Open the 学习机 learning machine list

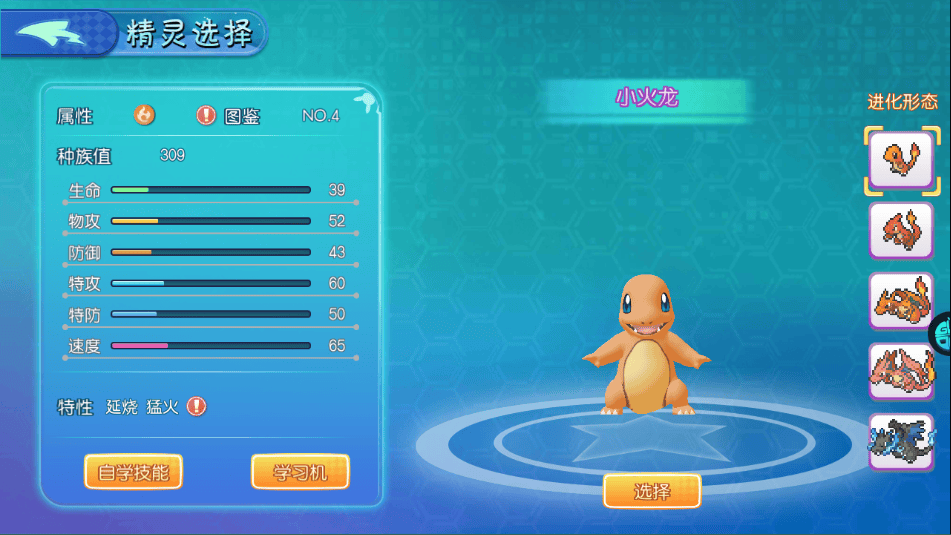300,472
